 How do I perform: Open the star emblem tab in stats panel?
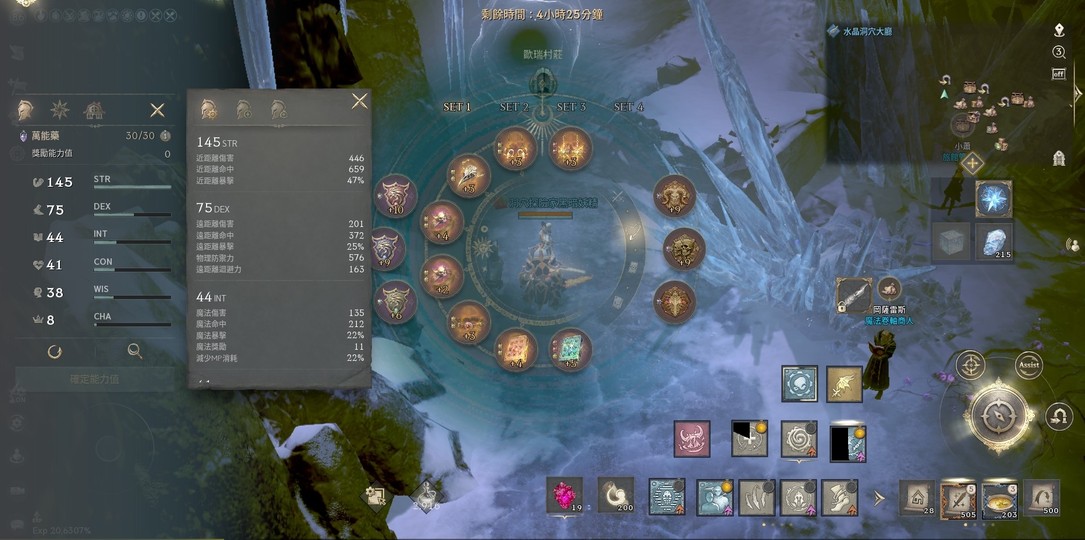coord(59,110)
